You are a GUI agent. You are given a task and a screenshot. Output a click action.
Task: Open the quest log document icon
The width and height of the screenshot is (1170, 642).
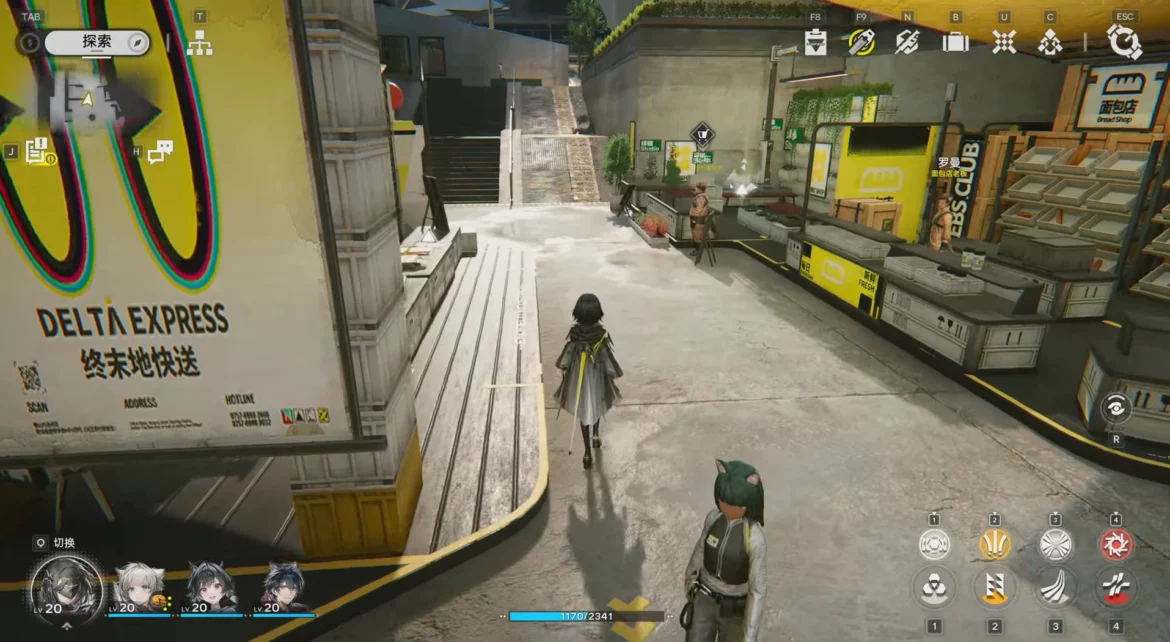(x=38, y=151)
